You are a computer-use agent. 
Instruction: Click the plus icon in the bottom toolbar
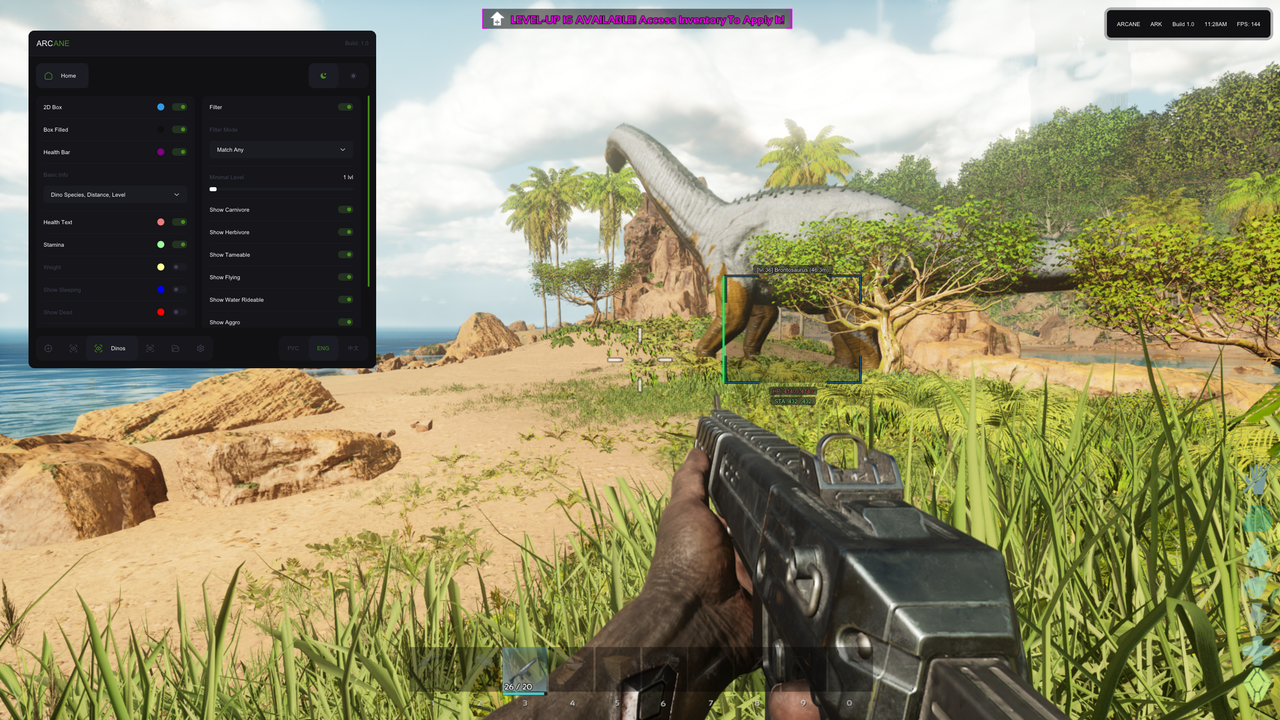coord(48,348)
